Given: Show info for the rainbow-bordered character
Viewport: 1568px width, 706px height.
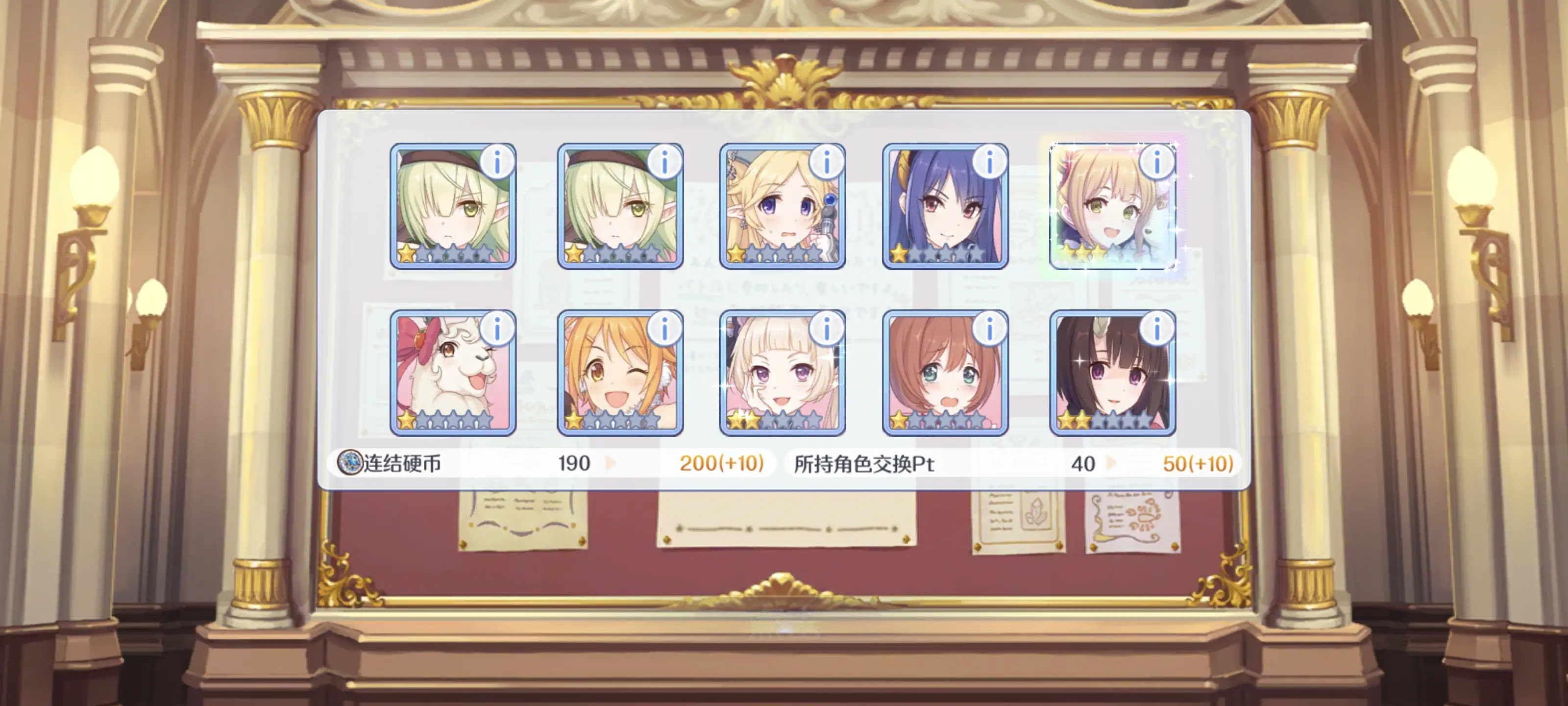Looking at the screenshot, I should [1156, 162].
